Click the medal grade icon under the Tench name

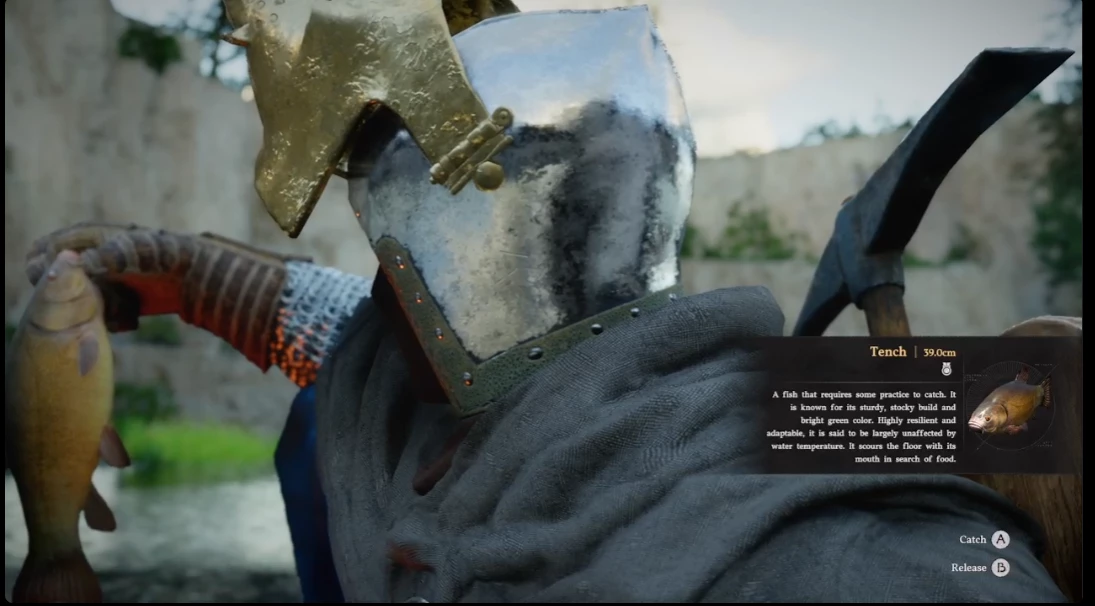(x=946, y=369)
